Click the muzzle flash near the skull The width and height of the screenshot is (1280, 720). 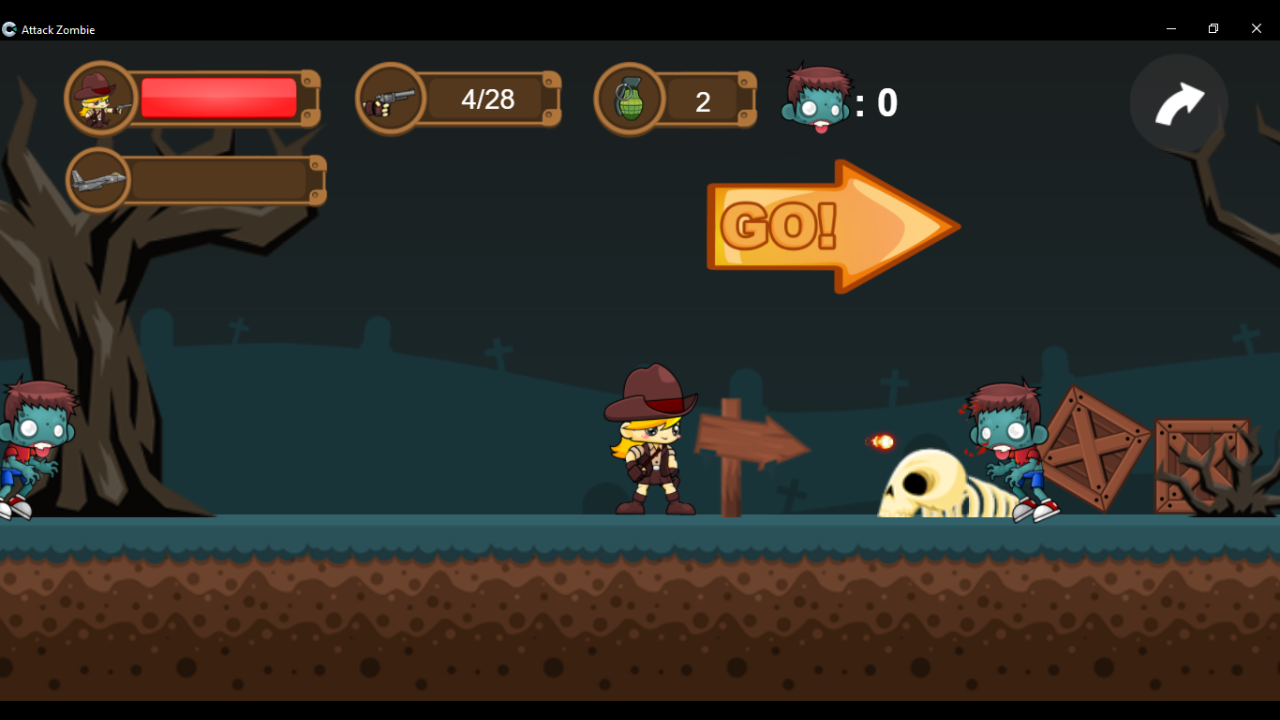tap(880, 443)
